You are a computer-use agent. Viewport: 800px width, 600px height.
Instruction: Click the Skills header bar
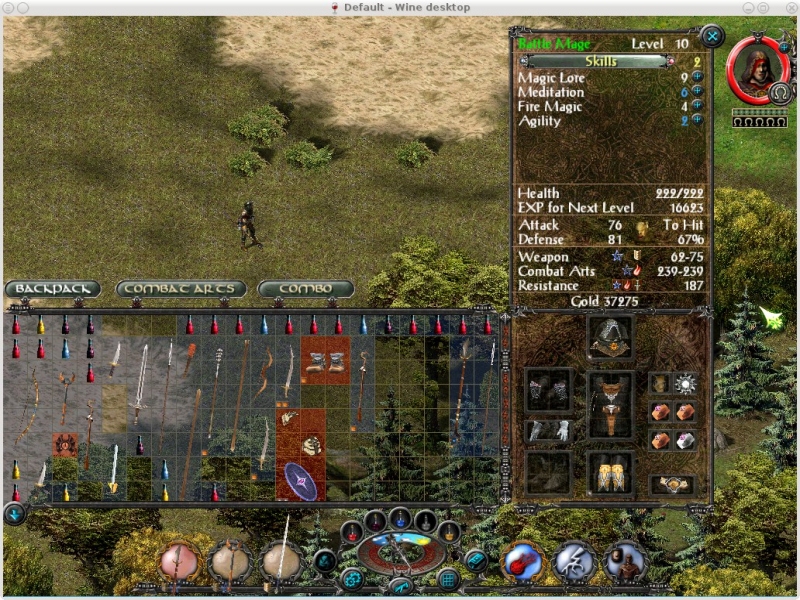point(594,61)
